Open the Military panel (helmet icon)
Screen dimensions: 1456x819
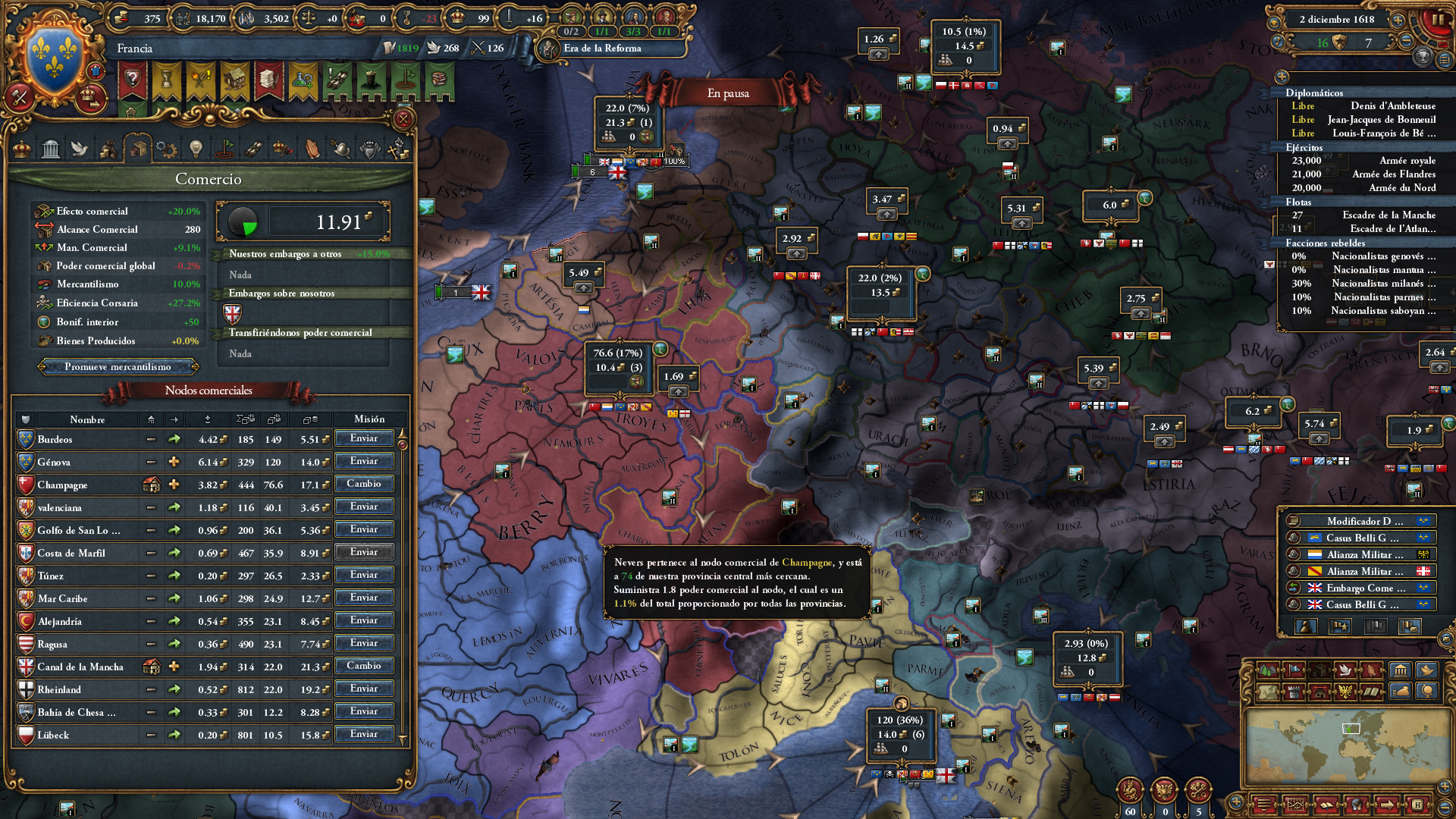coord(340,149)
